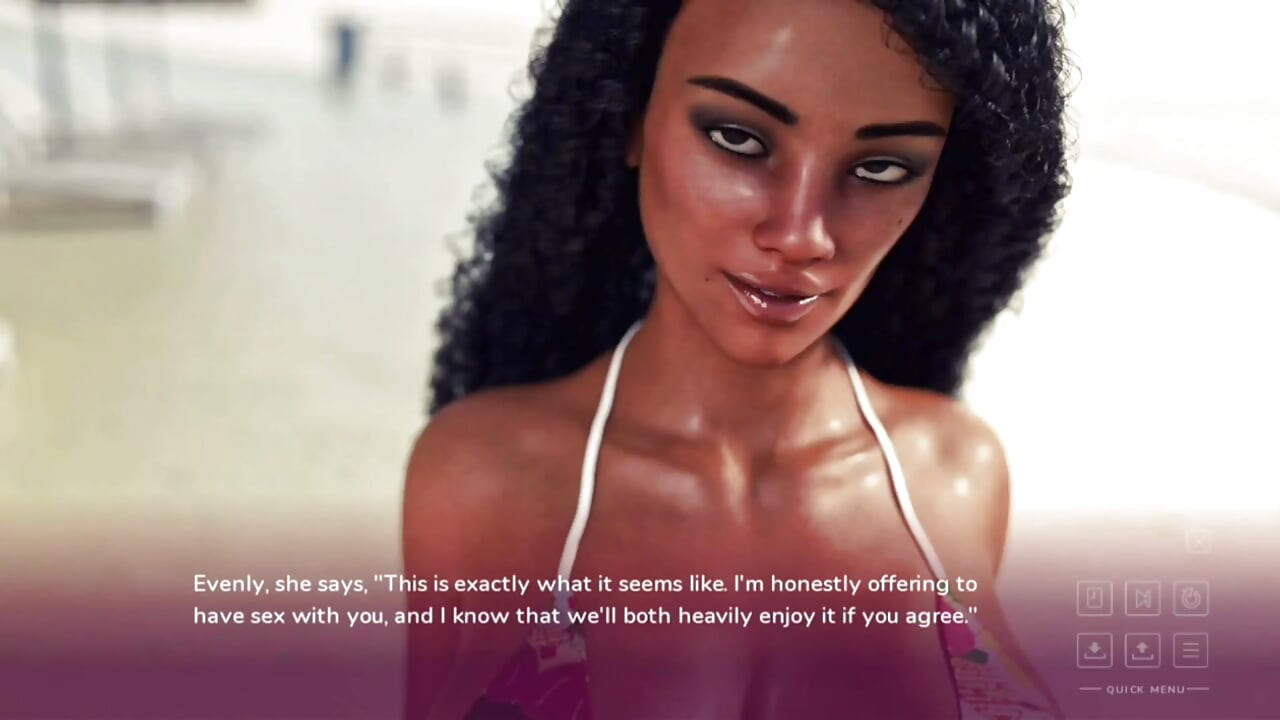The width and height of the screenshot is (1280, 720).
Task: Start auto-forward with the circular arrow icon
Action: 1190,598
